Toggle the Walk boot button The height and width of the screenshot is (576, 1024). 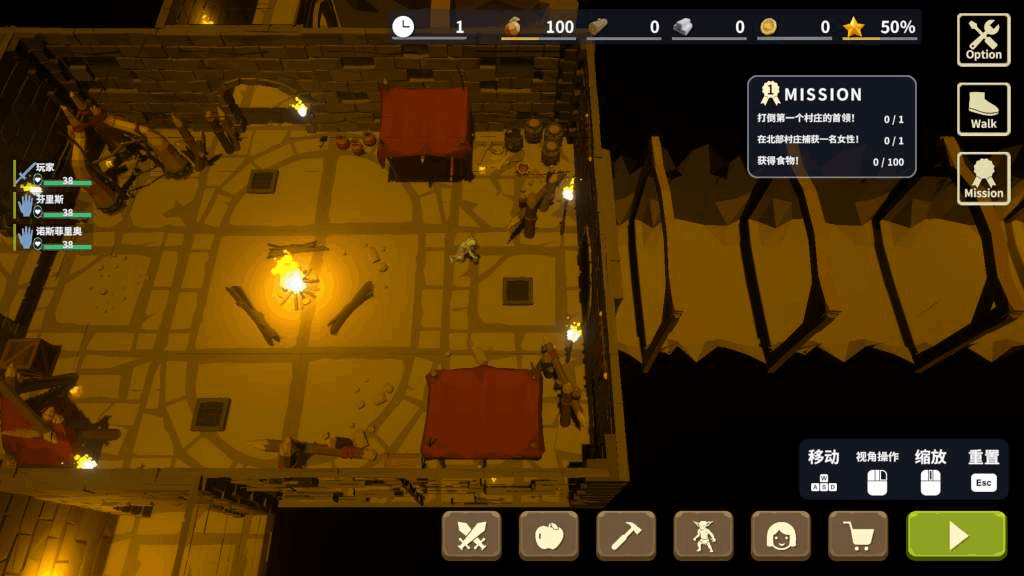(x=983, y=109)
